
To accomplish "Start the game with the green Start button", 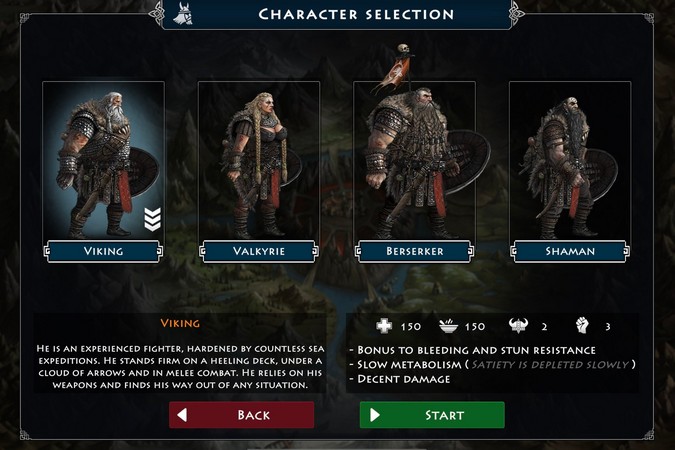I will pos(432,415).
